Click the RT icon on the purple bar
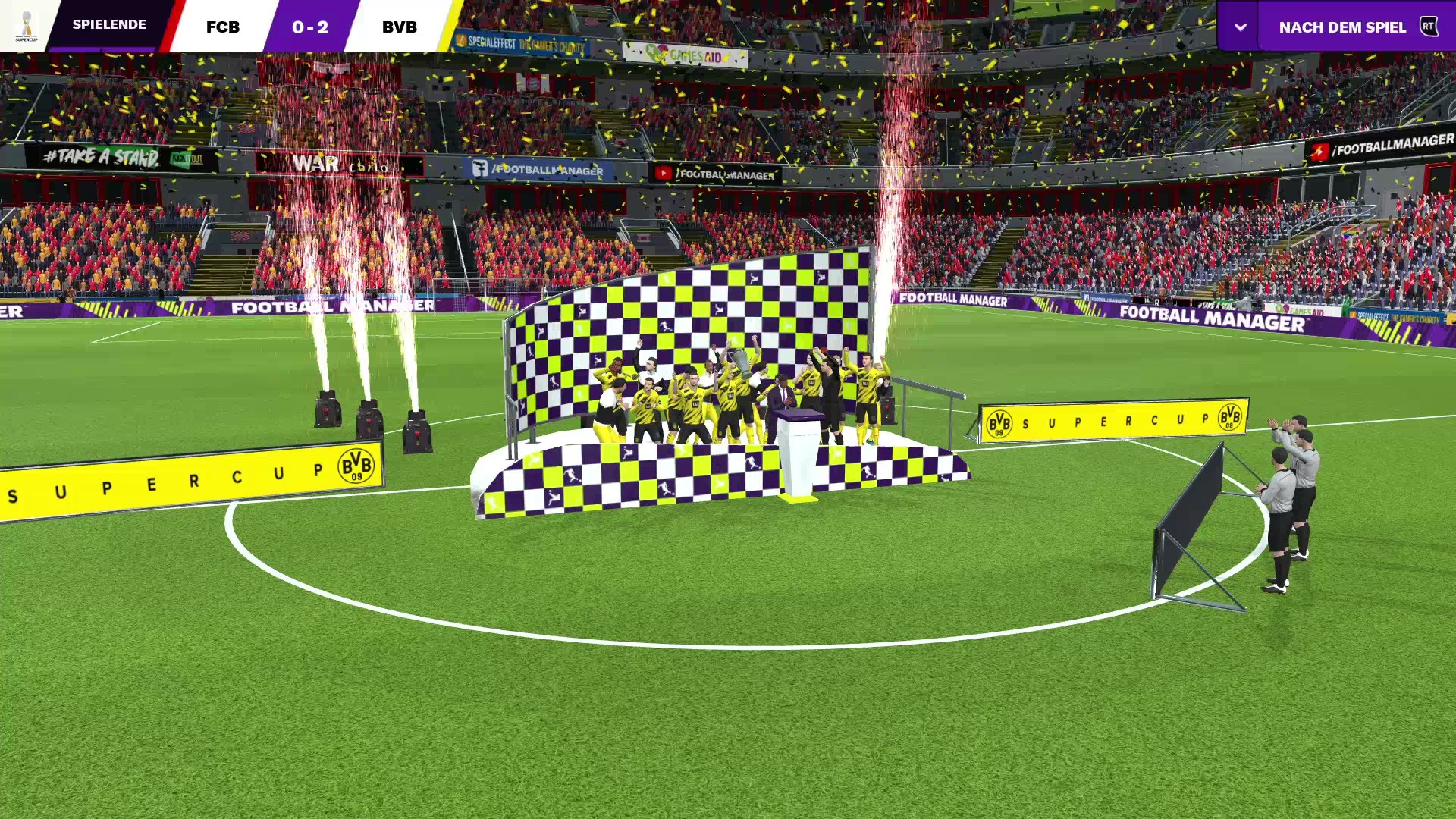The width and height of the screenshot is (1456, 819). tap(1429, 26)
